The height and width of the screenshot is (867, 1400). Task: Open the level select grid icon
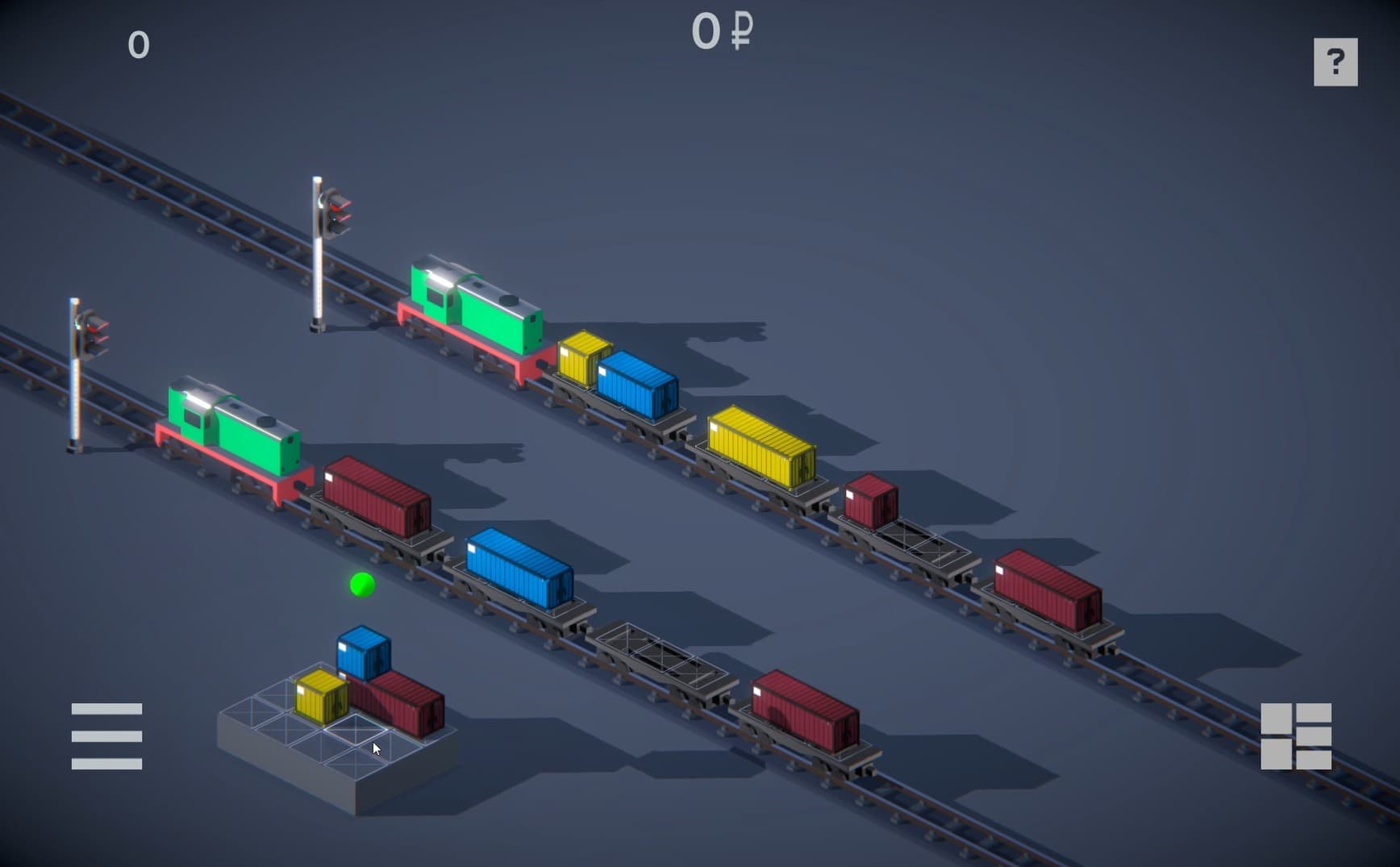click(x=1295, y=736)
